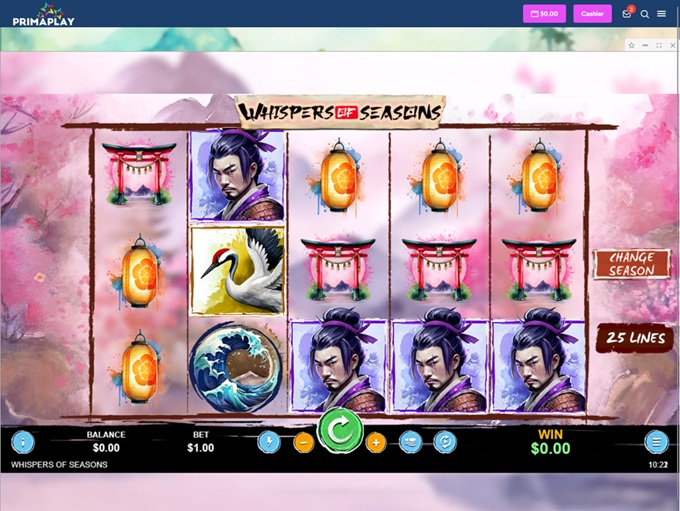Click the $0.00 wallet balance button

click(x=544, y=14)
